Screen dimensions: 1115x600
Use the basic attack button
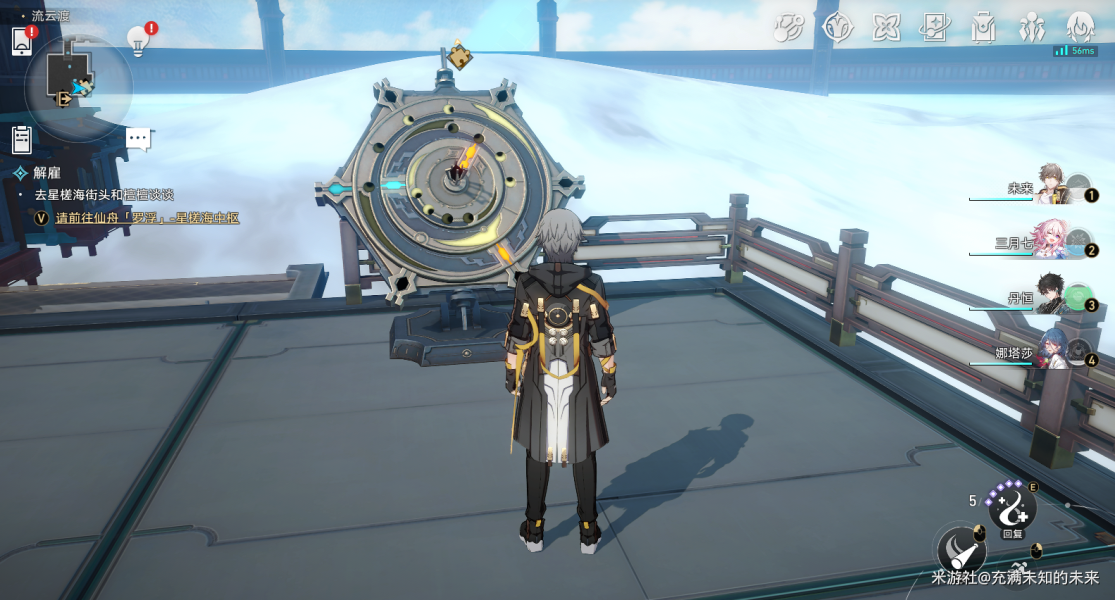(960, 549)
